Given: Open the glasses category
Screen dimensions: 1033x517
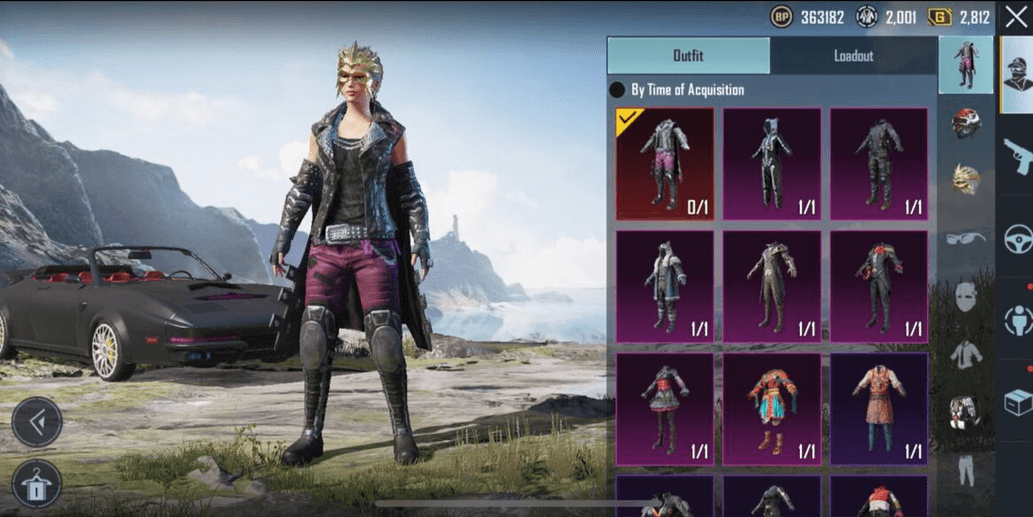Looking at the screenshot, I should pyautogui.click(x=966, y=238).
